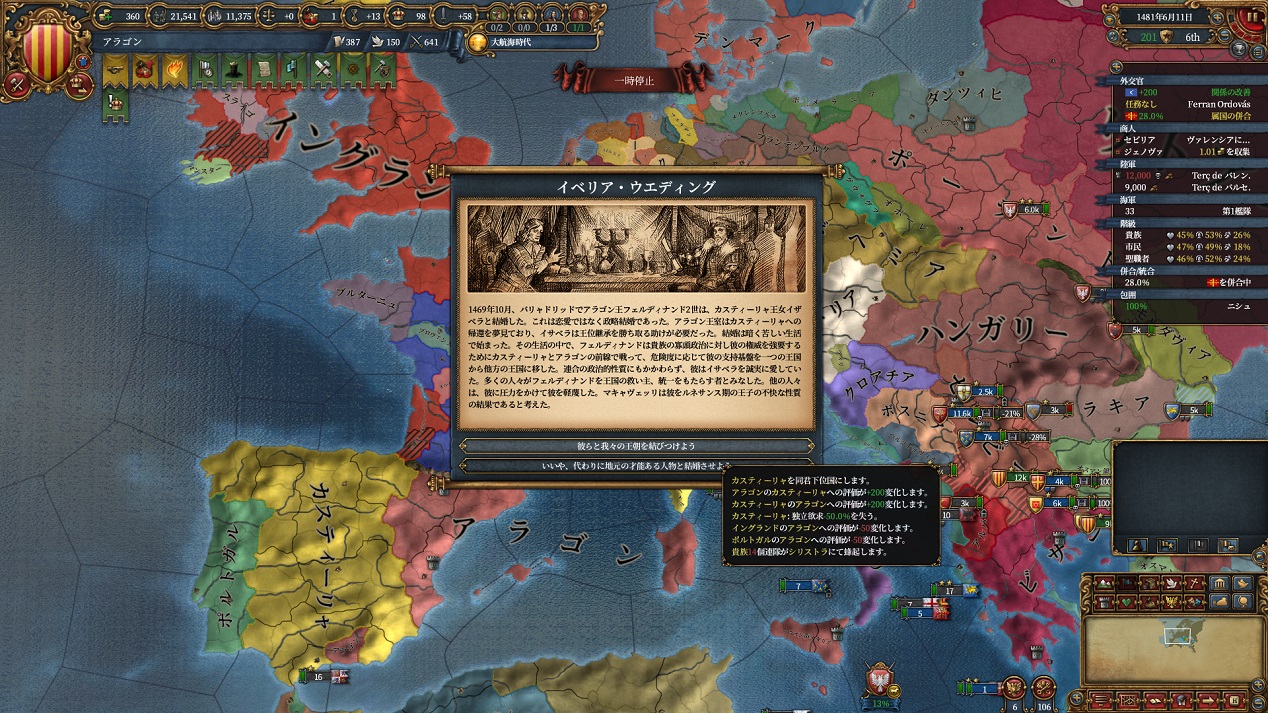
Task: Click the pause button beside the date
Action: coord(1251,17)
